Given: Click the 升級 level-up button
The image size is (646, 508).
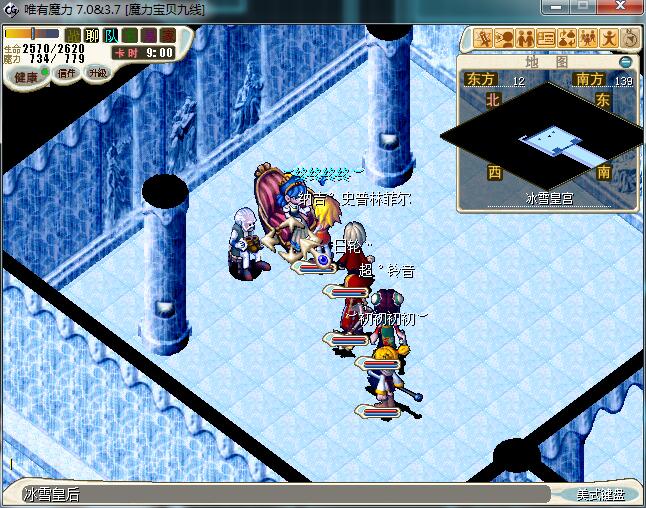Looking at the screenshot, I should (x=98, y=73).
